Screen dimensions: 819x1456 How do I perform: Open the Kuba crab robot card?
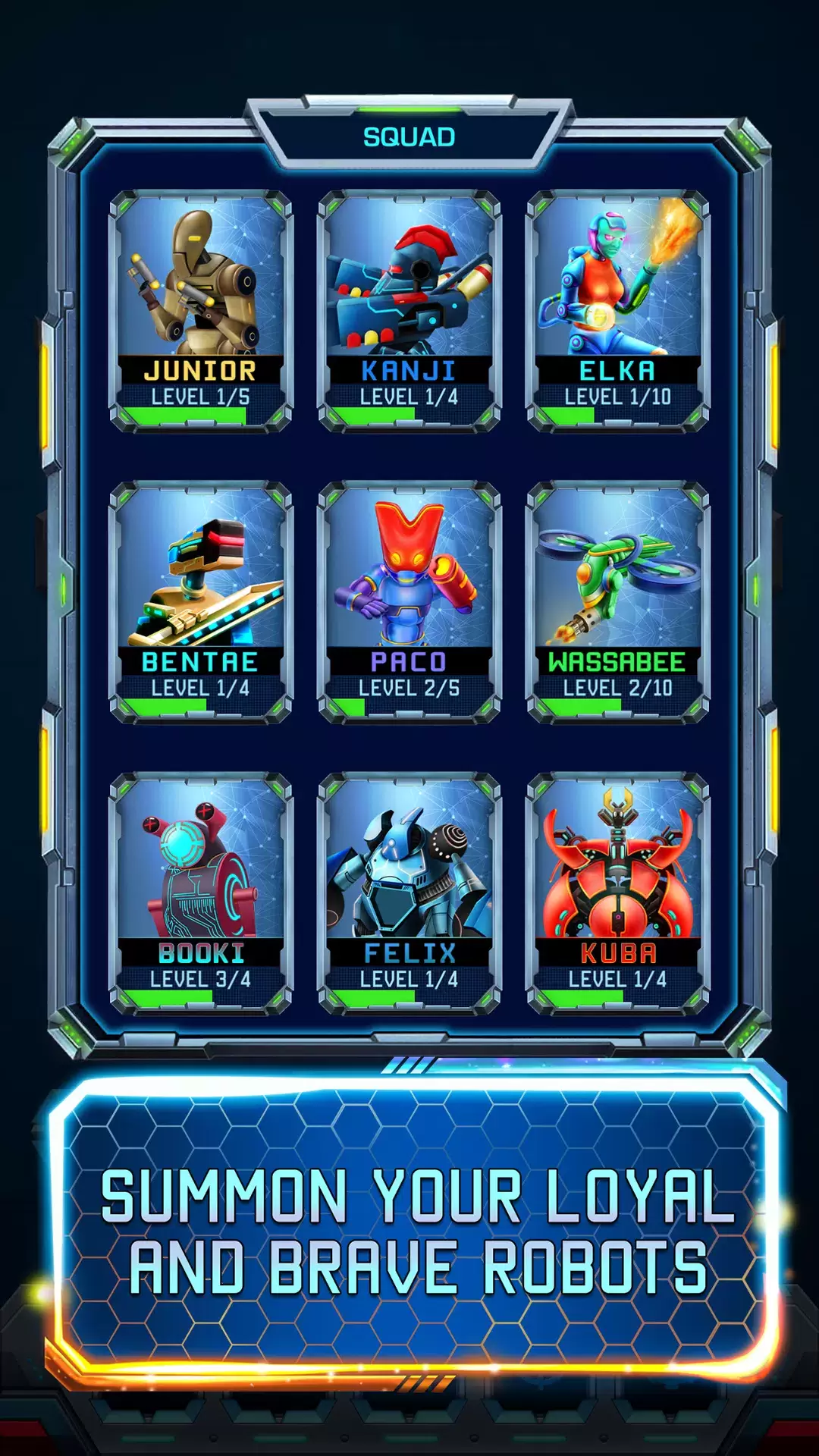(x=617, y=893)
